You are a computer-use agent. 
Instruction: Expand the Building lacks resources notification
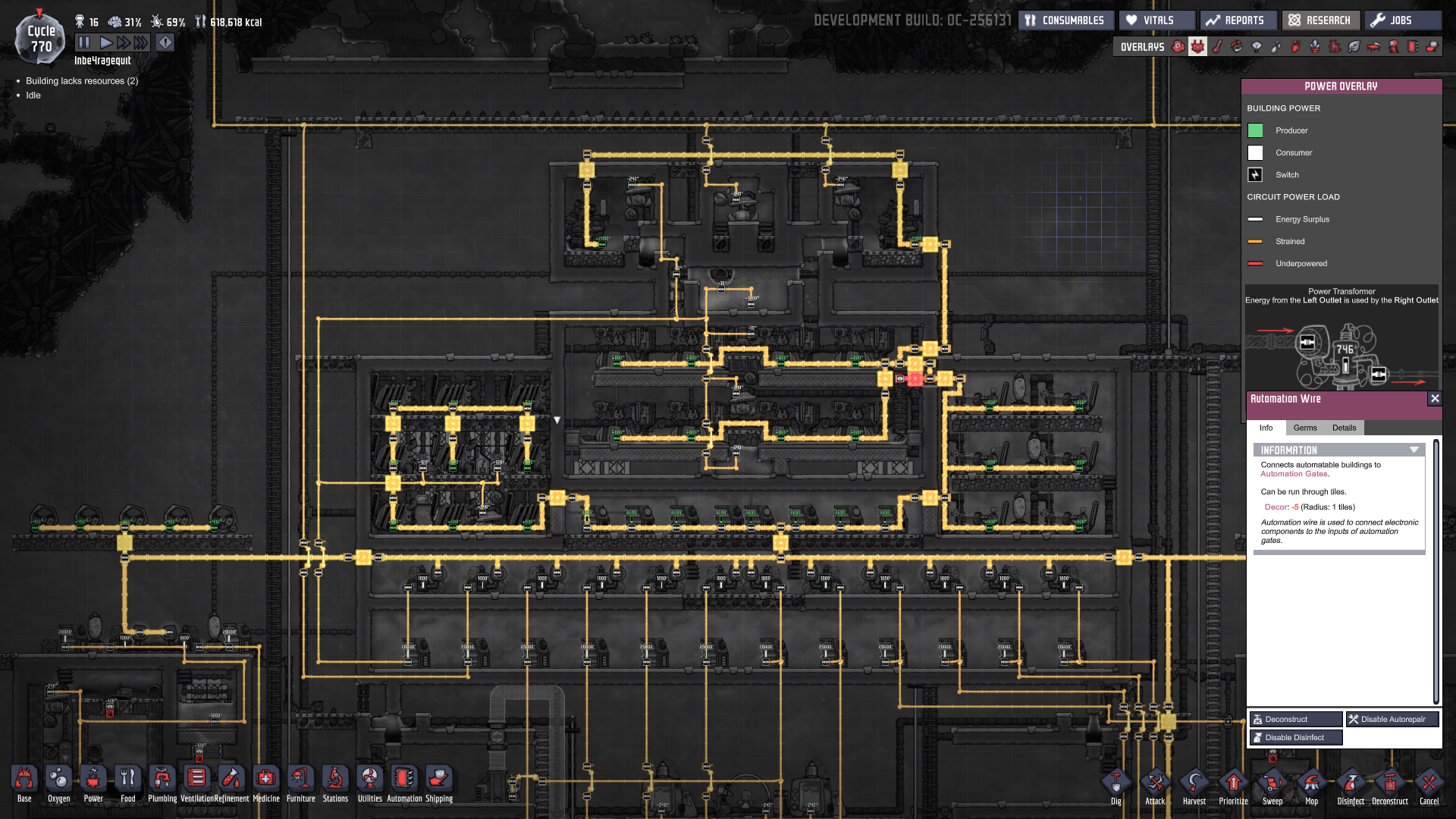(x=83, y=80)
